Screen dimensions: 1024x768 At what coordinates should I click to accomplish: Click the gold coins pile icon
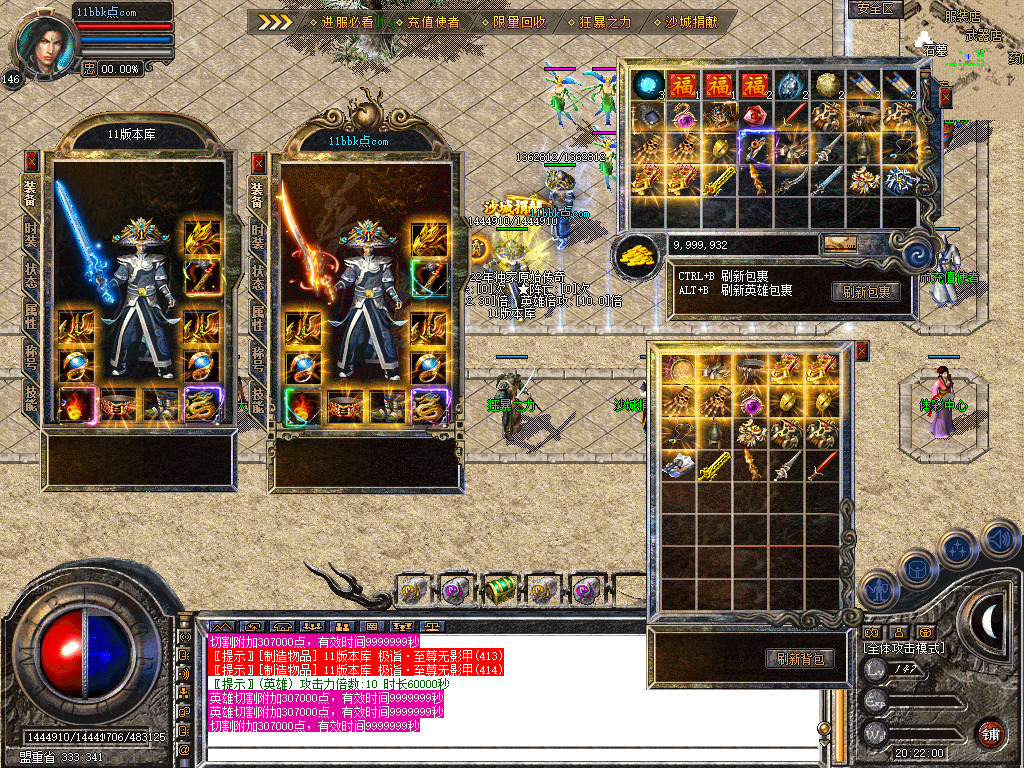pyautogui.click(x=635, y=257)
